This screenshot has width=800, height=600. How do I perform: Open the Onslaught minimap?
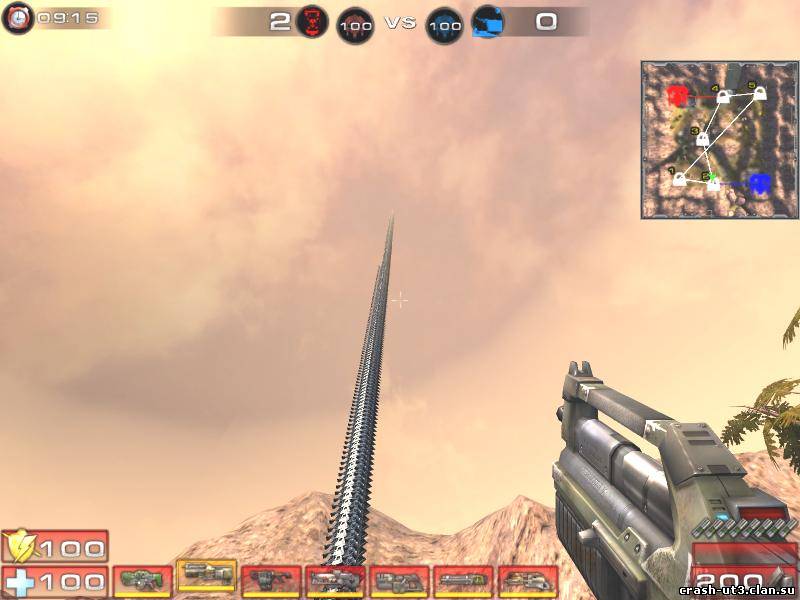pyautogui.click(x=719, y=140)
